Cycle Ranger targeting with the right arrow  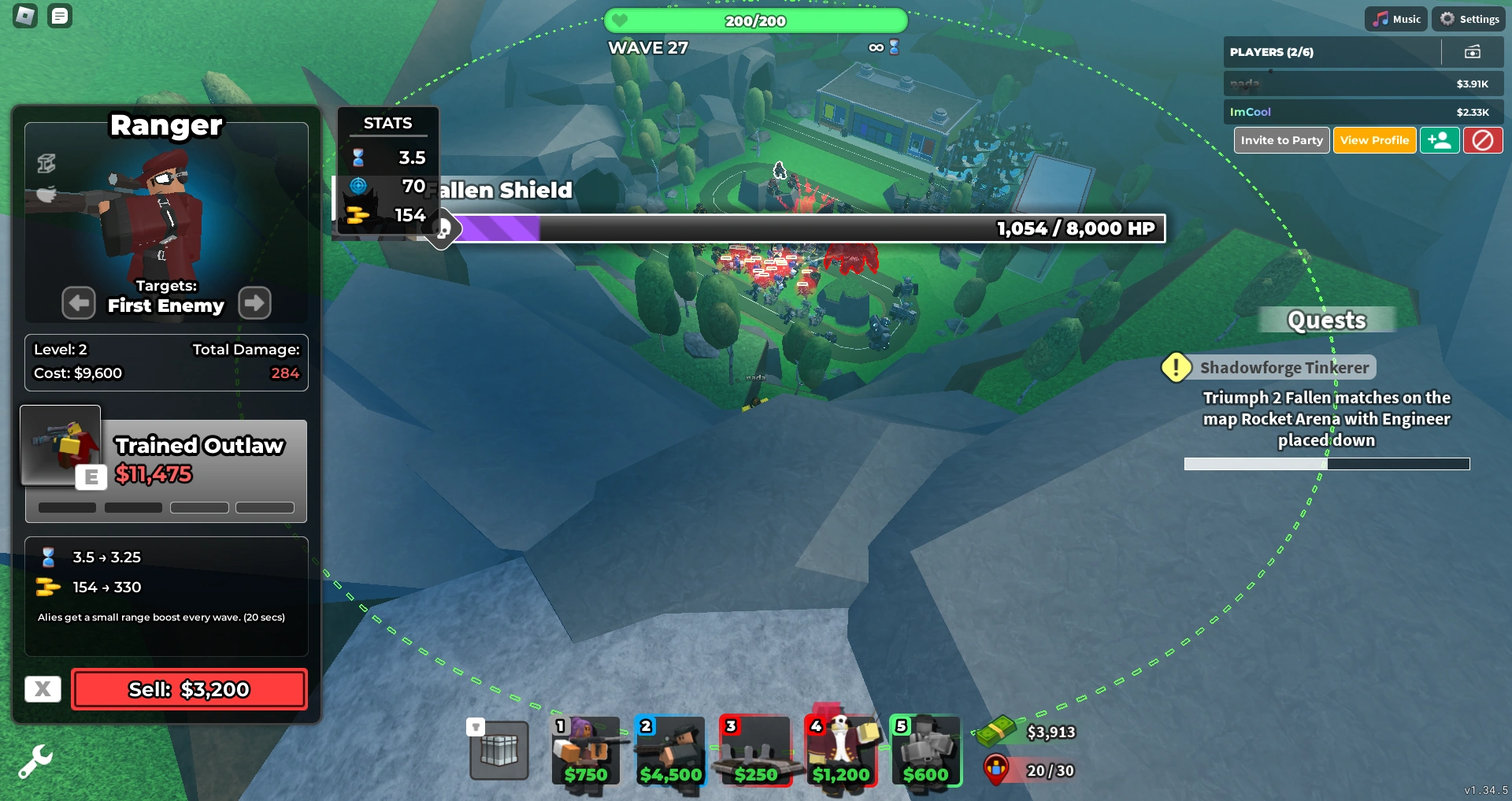coord(254,302)
